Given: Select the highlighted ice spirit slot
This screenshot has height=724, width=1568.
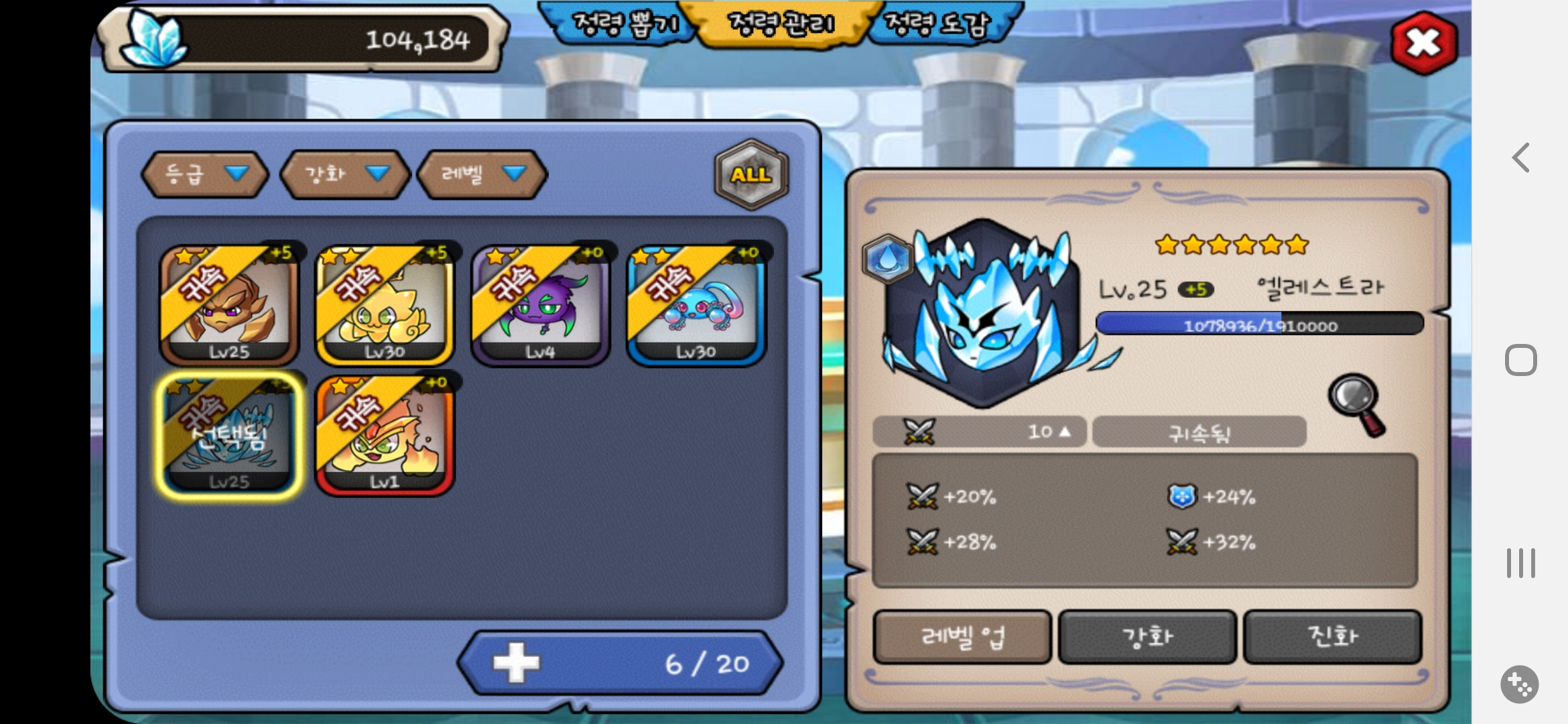Looking at the screenshot, I should click(x=228, y=436).
